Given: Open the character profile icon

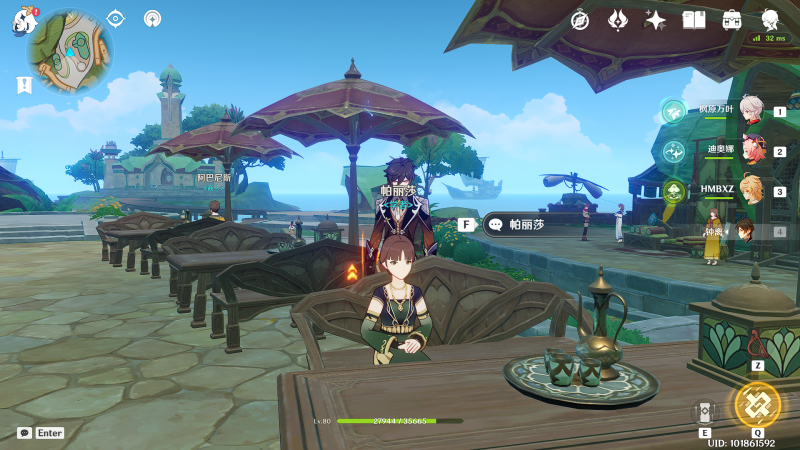Looking at the screenshot, I should click(770, 20).
